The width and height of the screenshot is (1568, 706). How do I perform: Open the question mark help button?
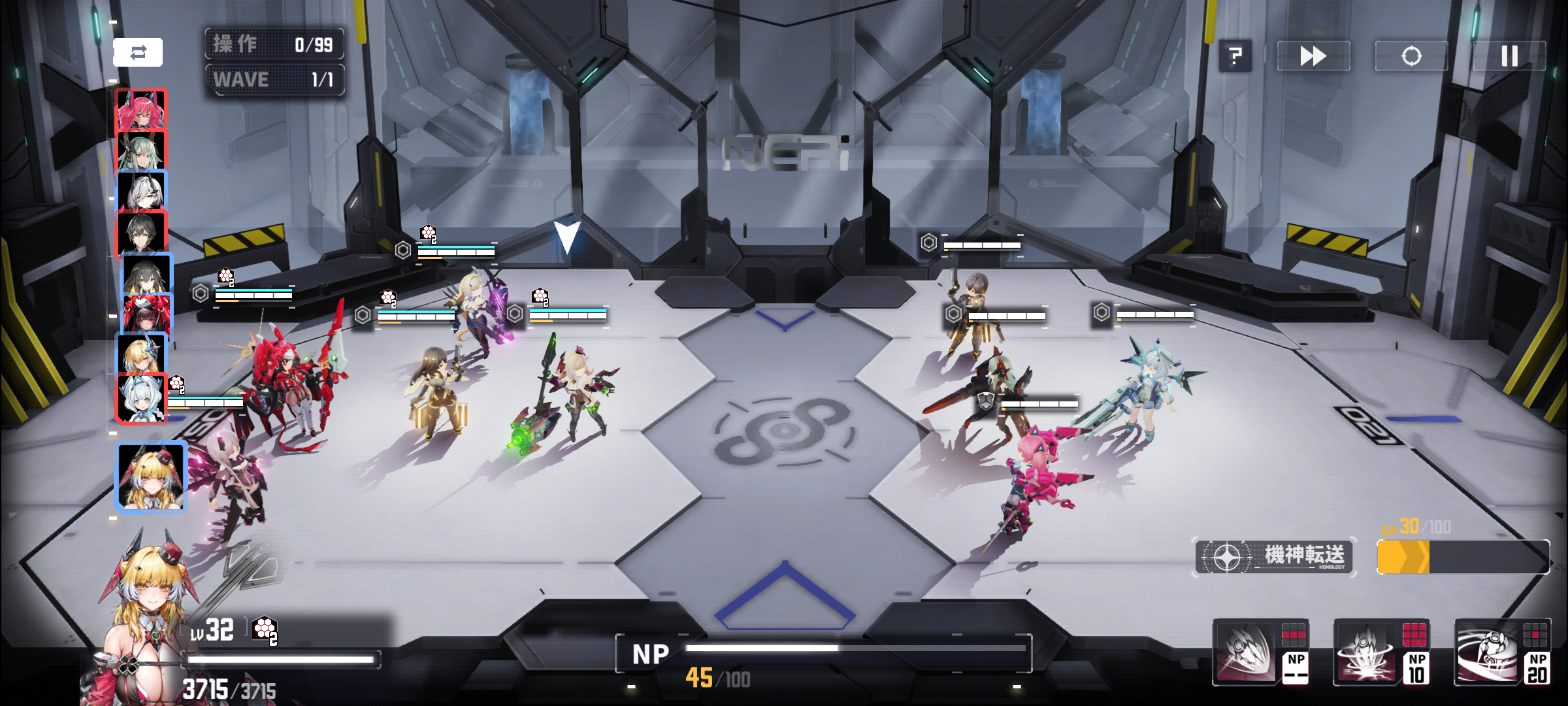(x=1235, y=56)
